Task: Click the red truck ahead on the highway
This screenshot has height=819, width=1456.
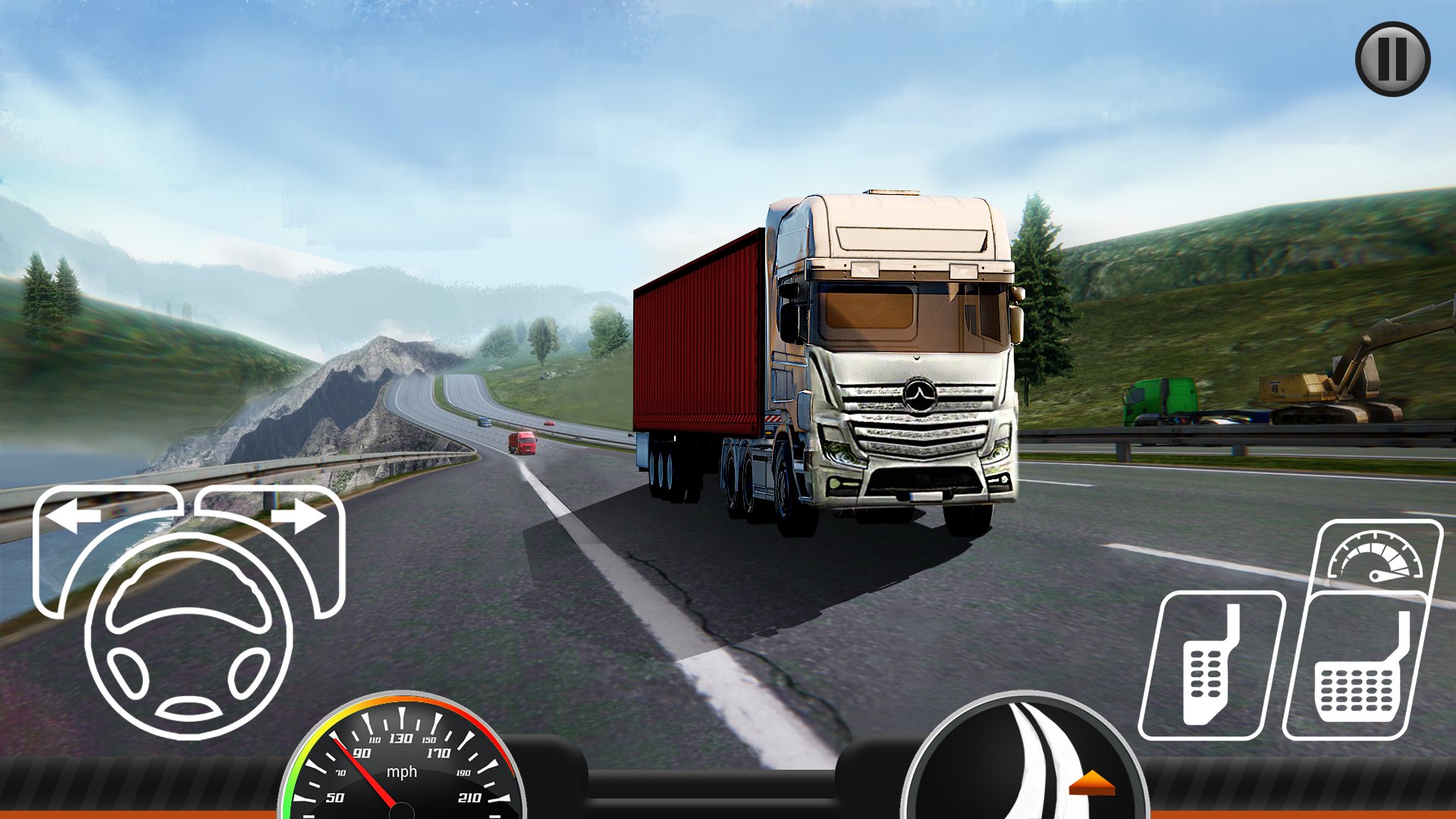Action: 522,441
